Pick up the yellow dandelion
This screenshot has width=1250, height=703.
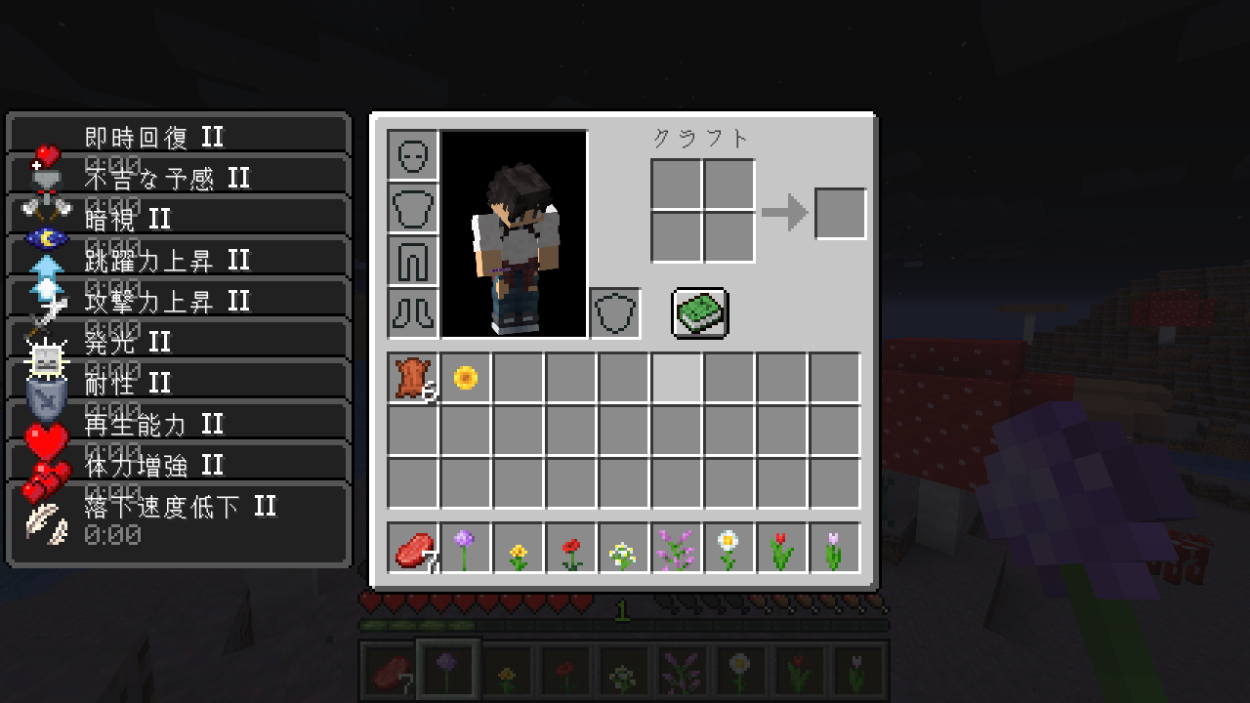pos(518,548)
